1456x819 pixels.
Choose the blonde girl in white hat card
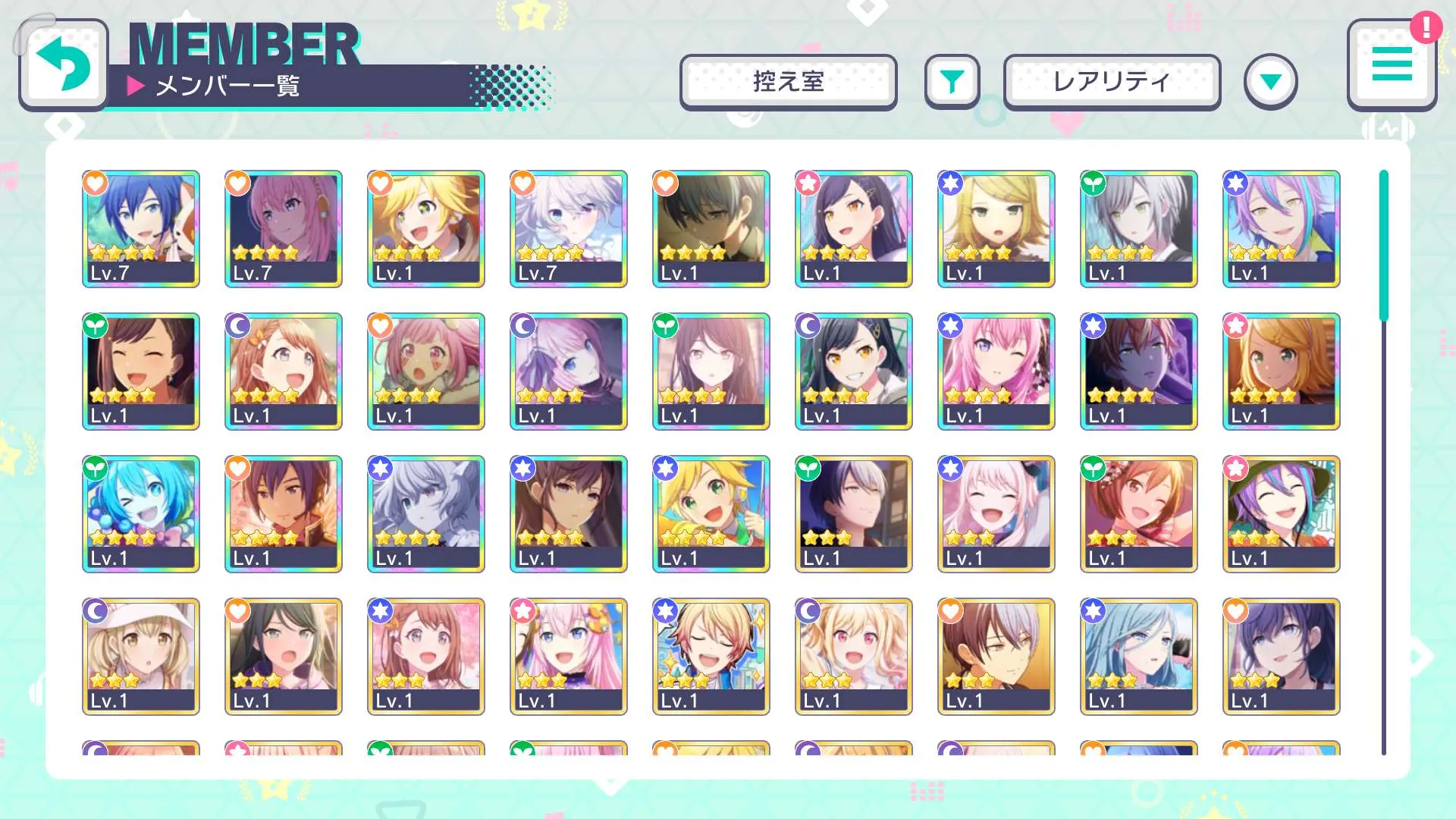(x=141, y=656)
